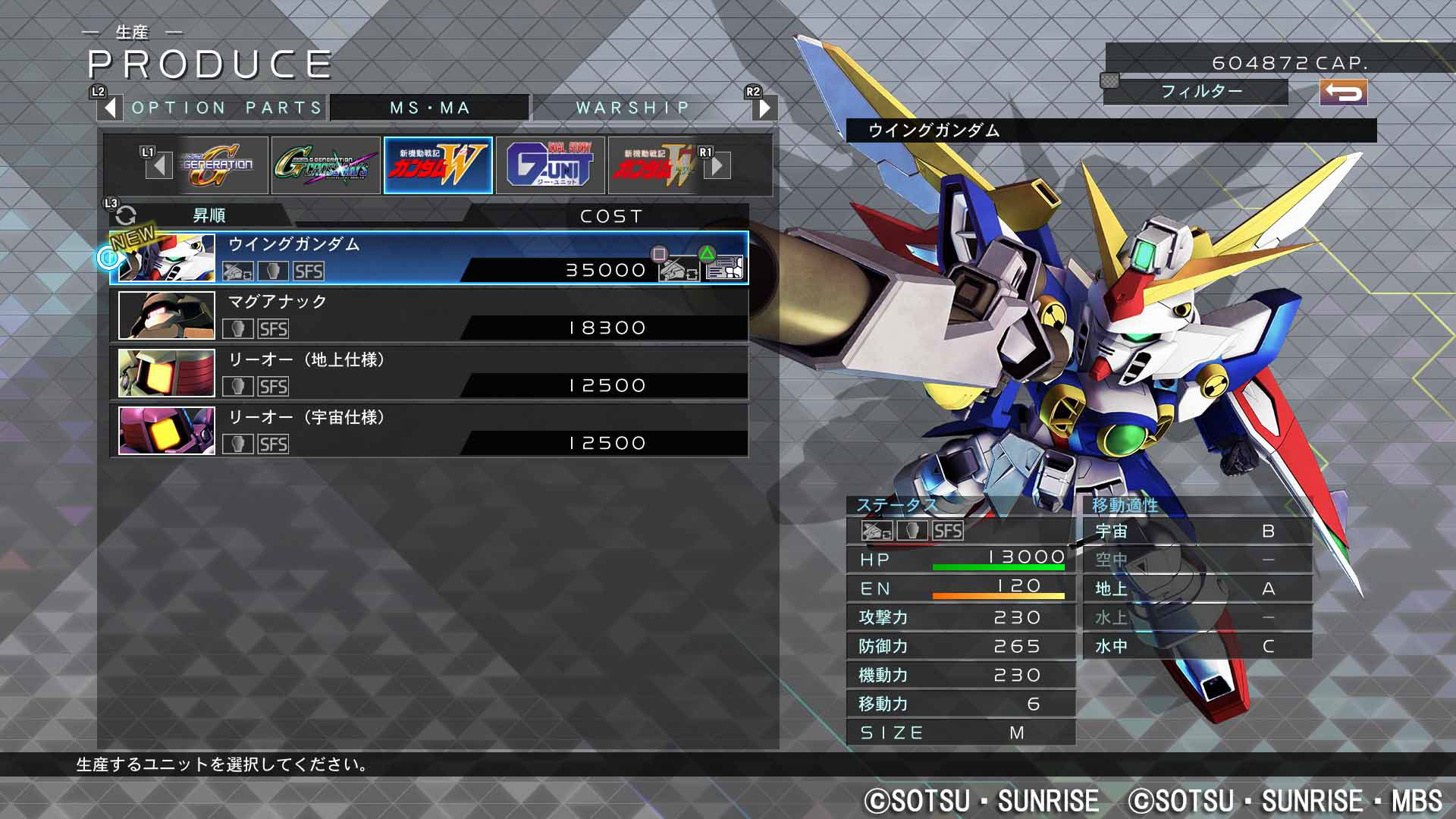Choose the SD Gundam G Generation series logo
This screenshot has width=1456, height=819.
pos(217,165)
